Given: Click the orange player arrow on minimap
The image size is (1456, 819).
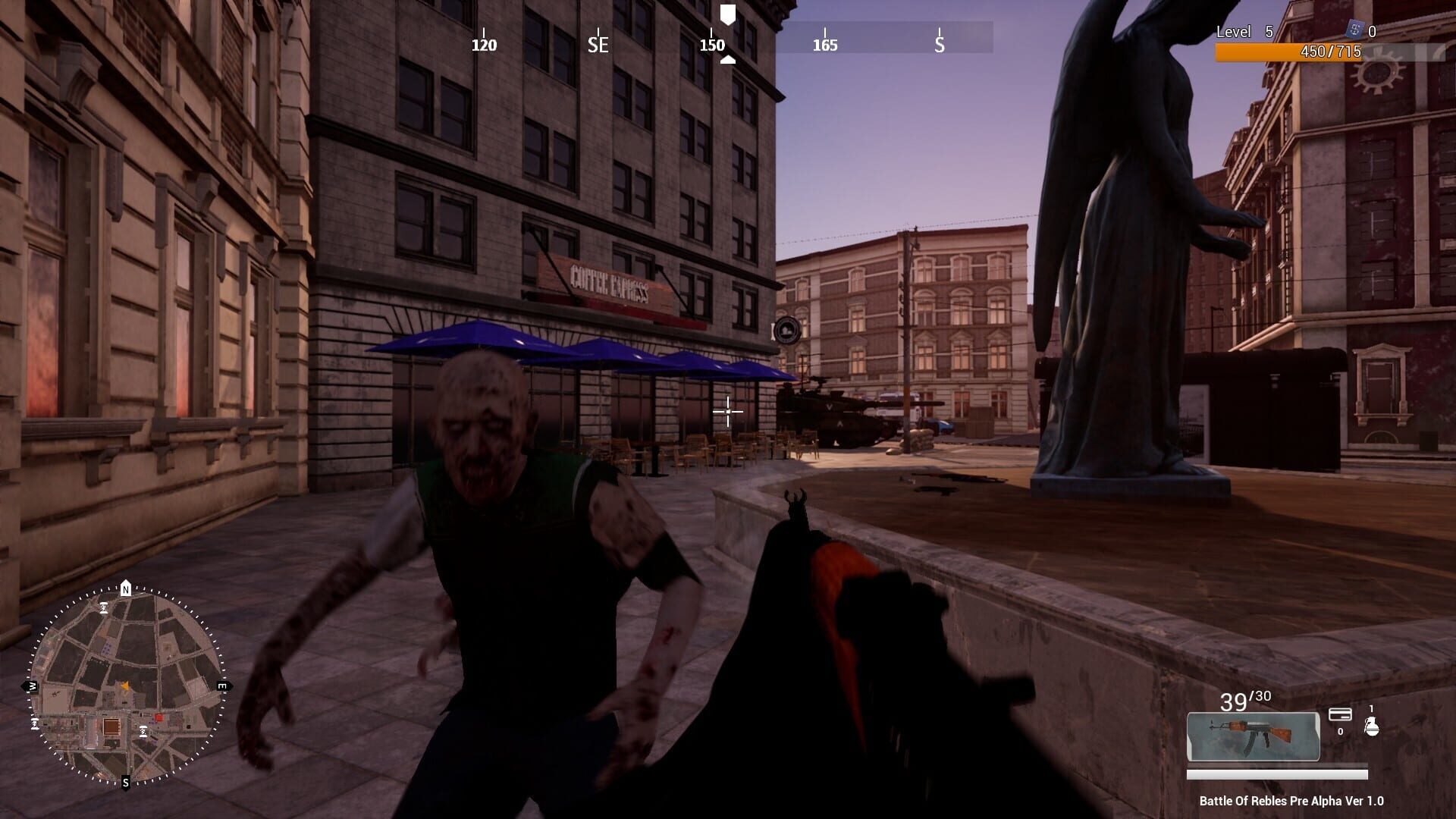Looking at the screenshot, I should click(x=126, y=686).
